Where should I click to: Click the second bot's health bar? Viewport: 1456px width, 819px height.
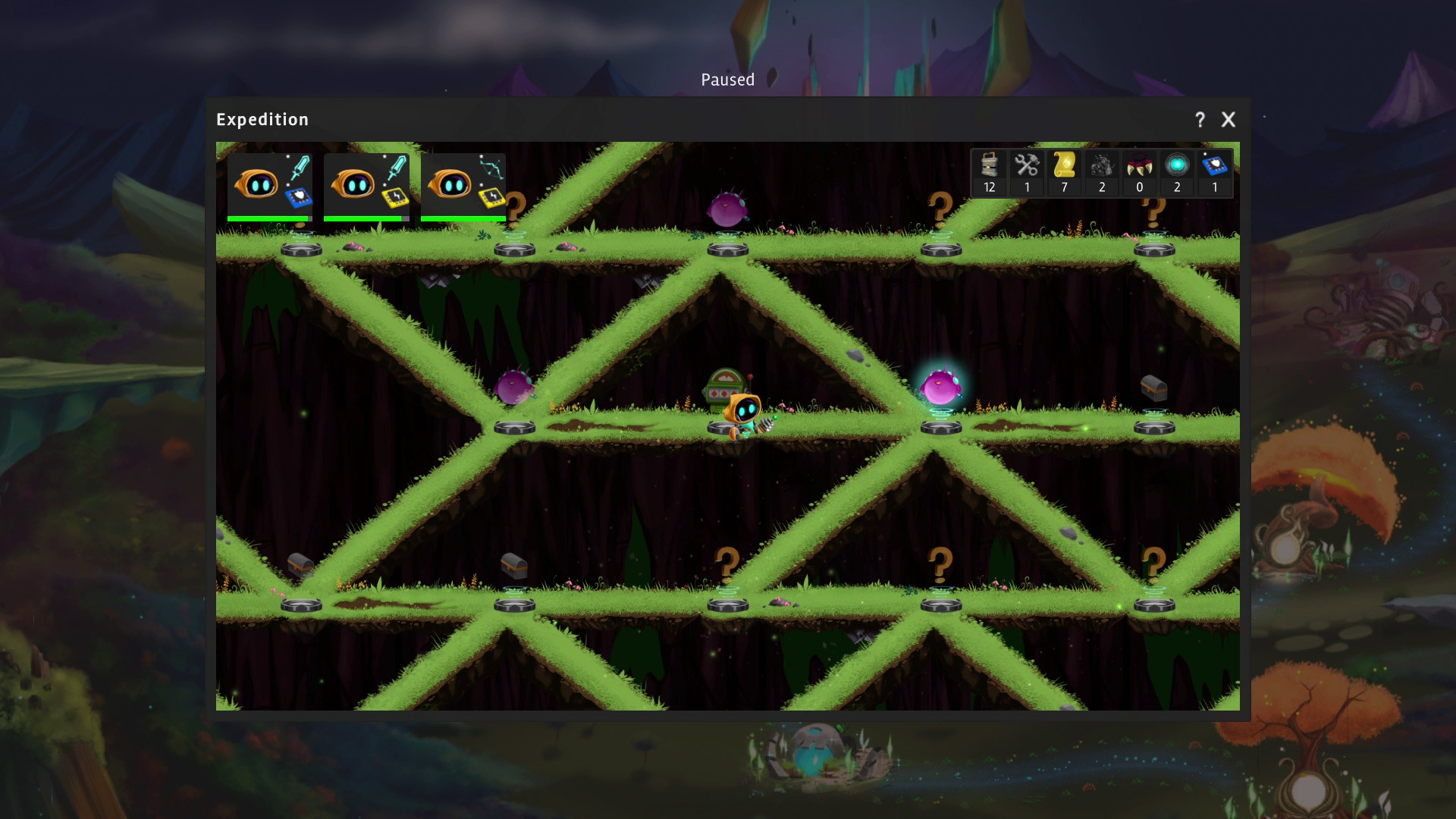[364, 219]
